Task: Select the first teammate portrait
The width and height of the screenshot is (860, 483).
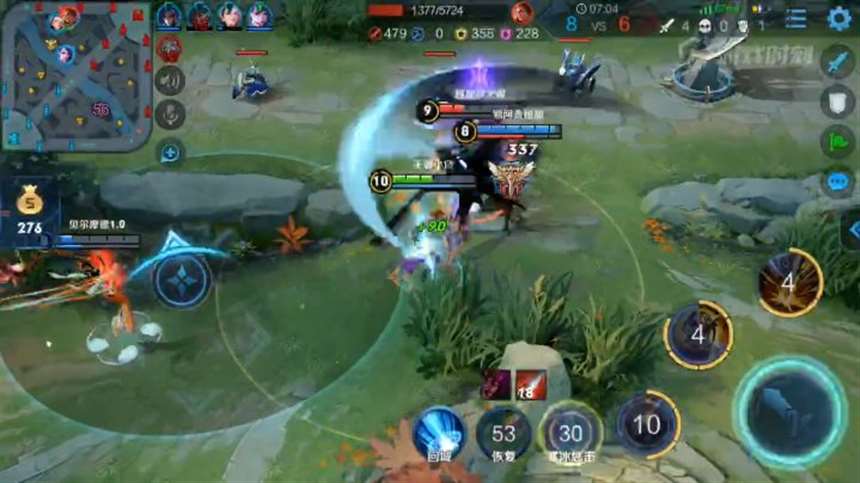Action: coord(169,15)
